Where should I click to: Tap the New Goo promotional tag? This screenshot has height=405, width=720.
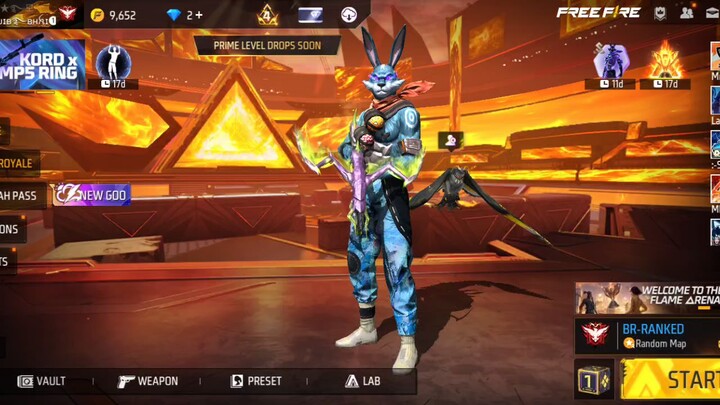pyautogui.click(x=93, y=195)
